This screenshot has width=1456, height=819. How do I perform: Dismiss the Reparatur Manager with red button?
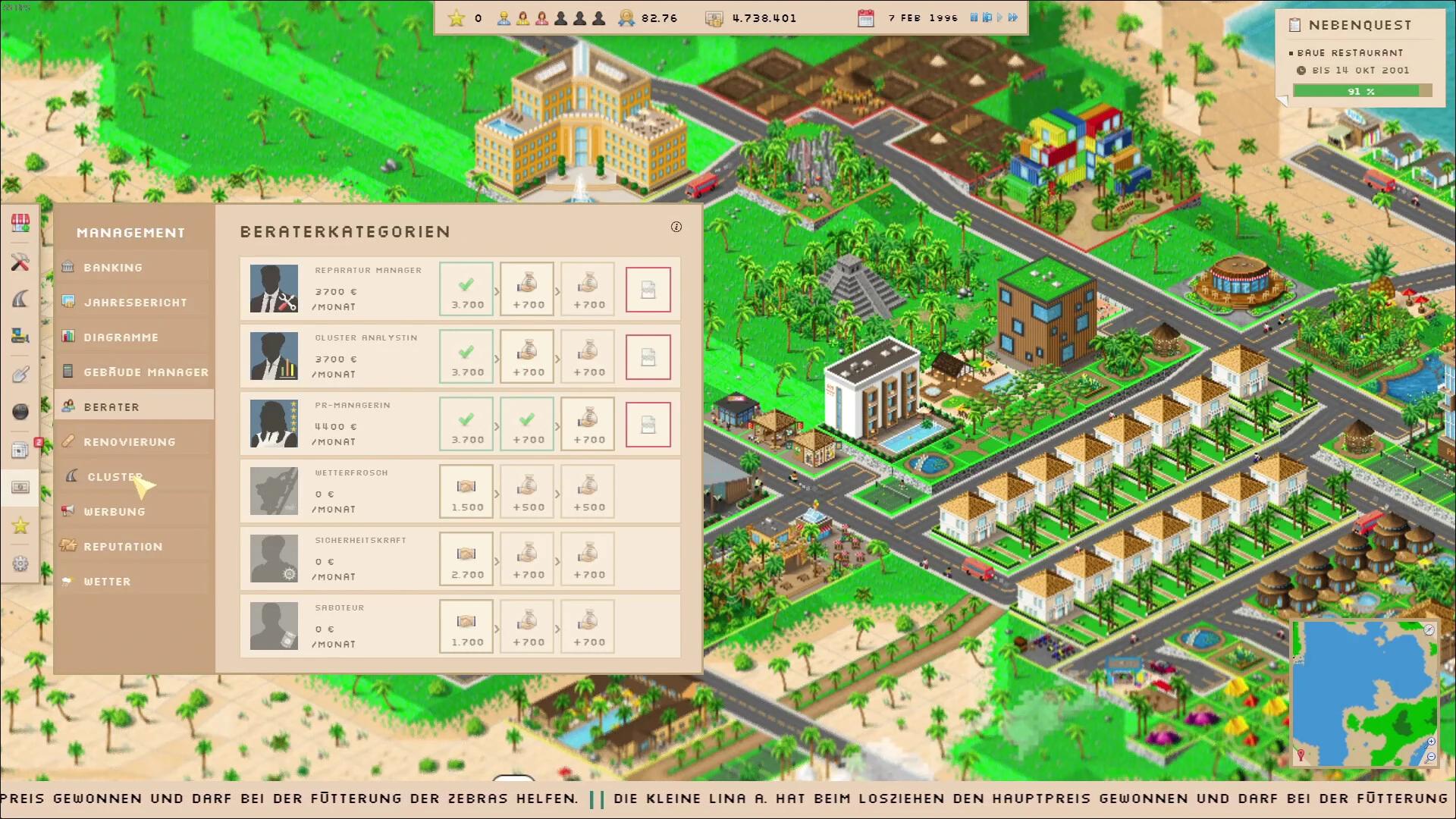pos(648,290)
